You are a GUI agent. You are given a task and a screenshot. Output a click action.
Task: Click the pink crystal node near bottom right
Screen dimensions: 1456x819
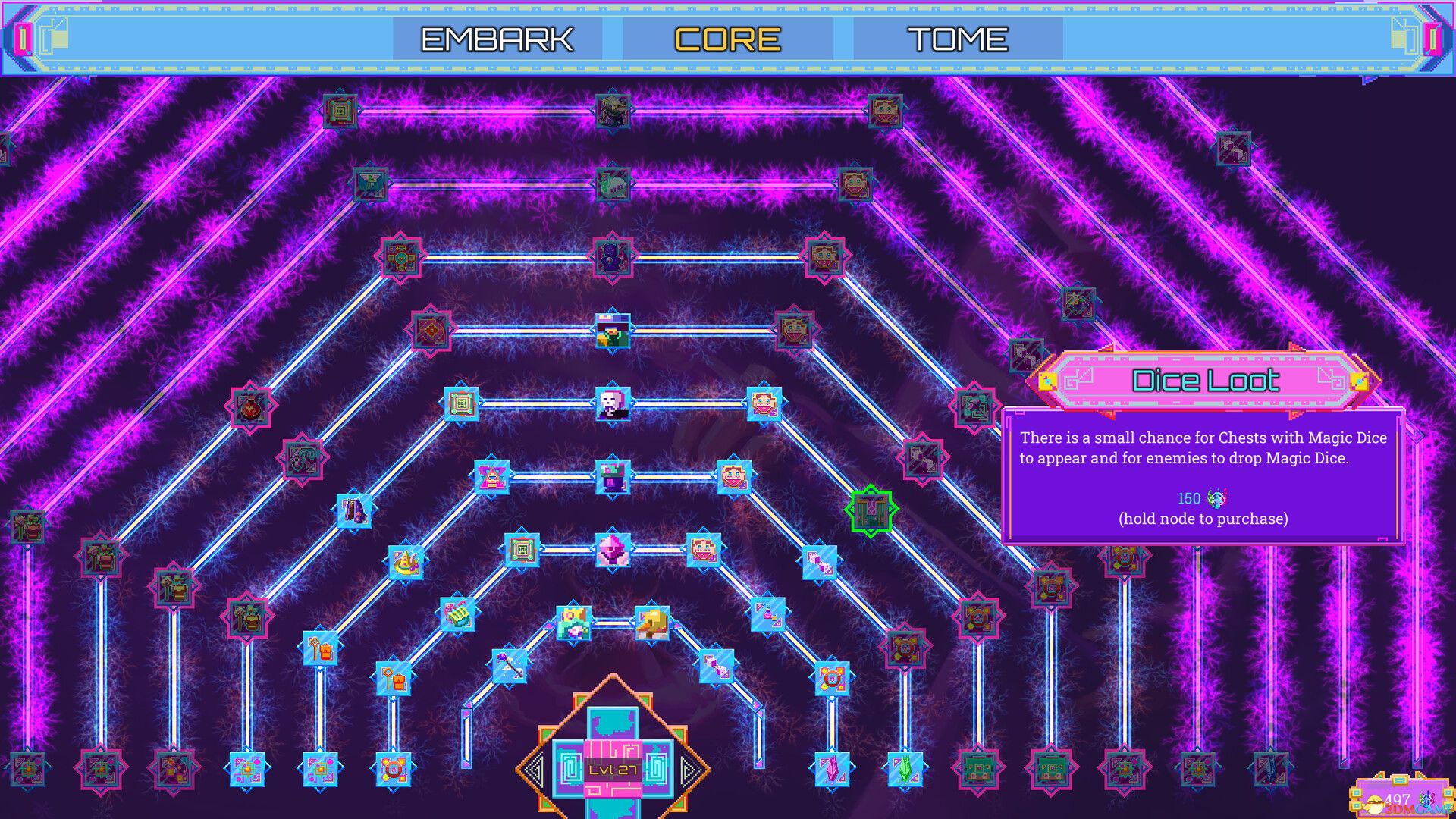(833, 770)
